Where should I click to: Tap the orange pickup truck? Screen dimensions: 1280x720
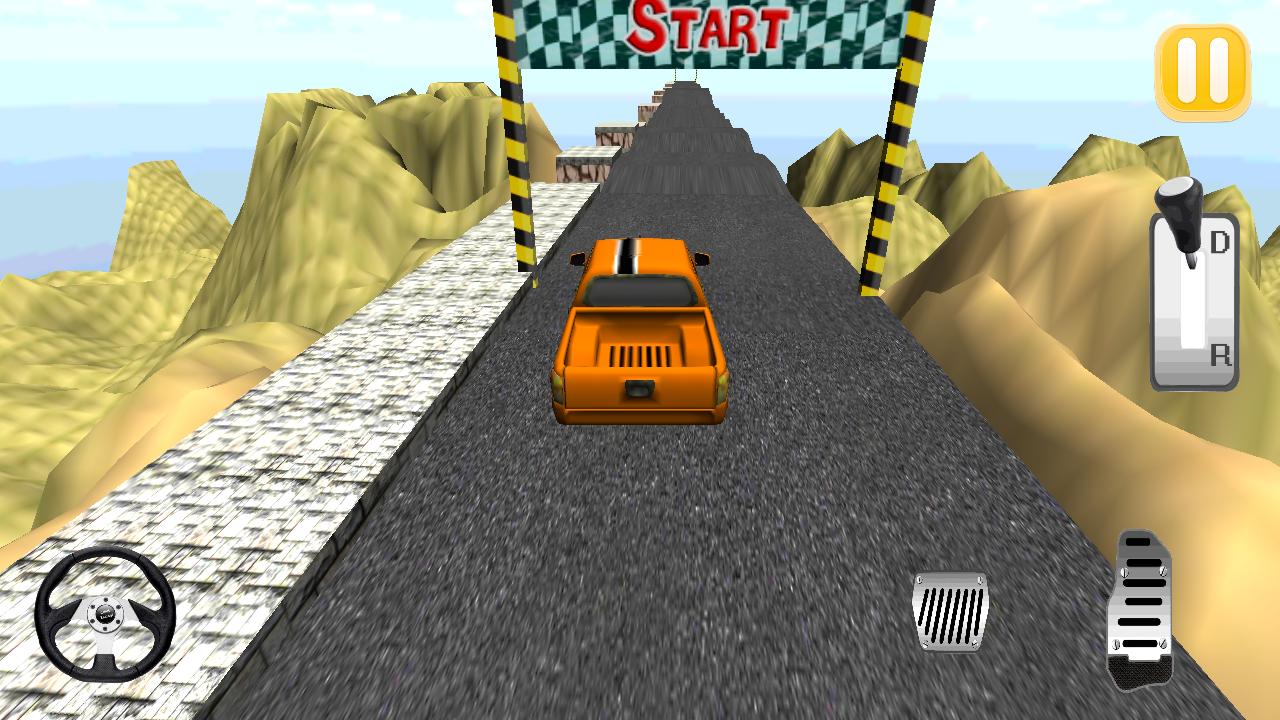click(640, 330)
